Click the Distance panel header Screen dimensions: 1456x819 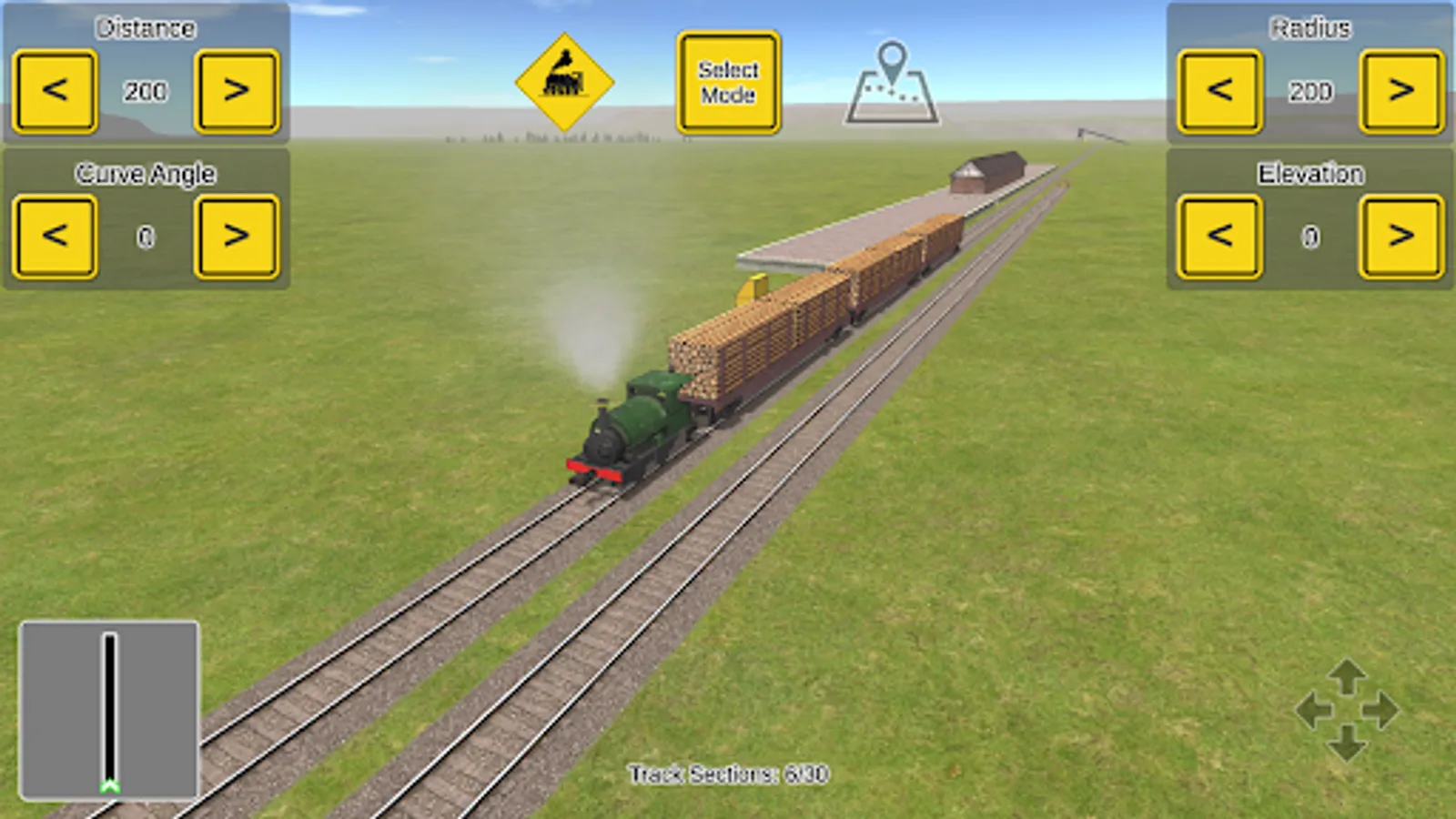(x=146, y=25)
